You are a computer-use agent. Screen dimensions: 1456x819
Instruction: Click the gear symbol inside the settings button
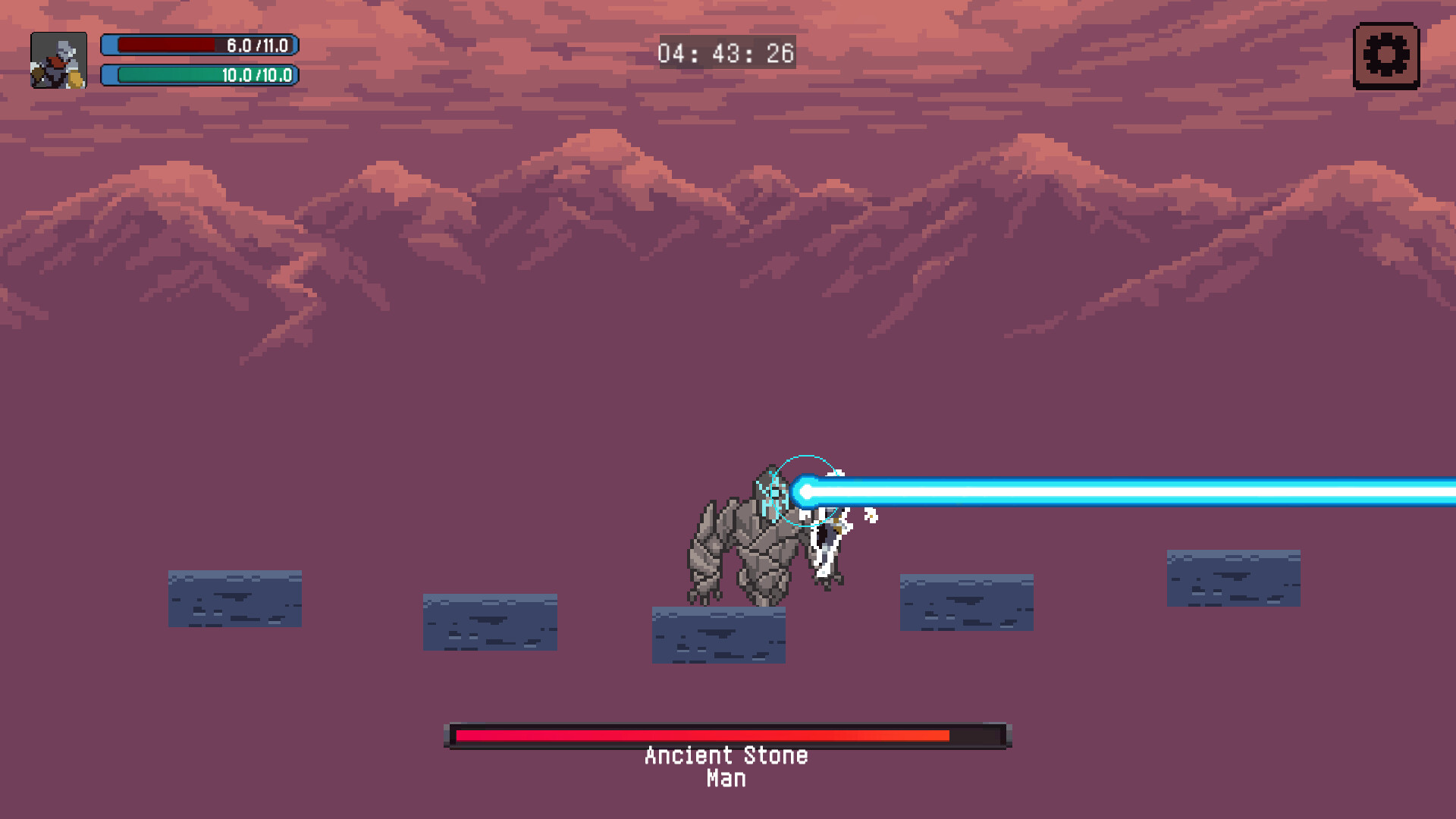[1386, 54]
